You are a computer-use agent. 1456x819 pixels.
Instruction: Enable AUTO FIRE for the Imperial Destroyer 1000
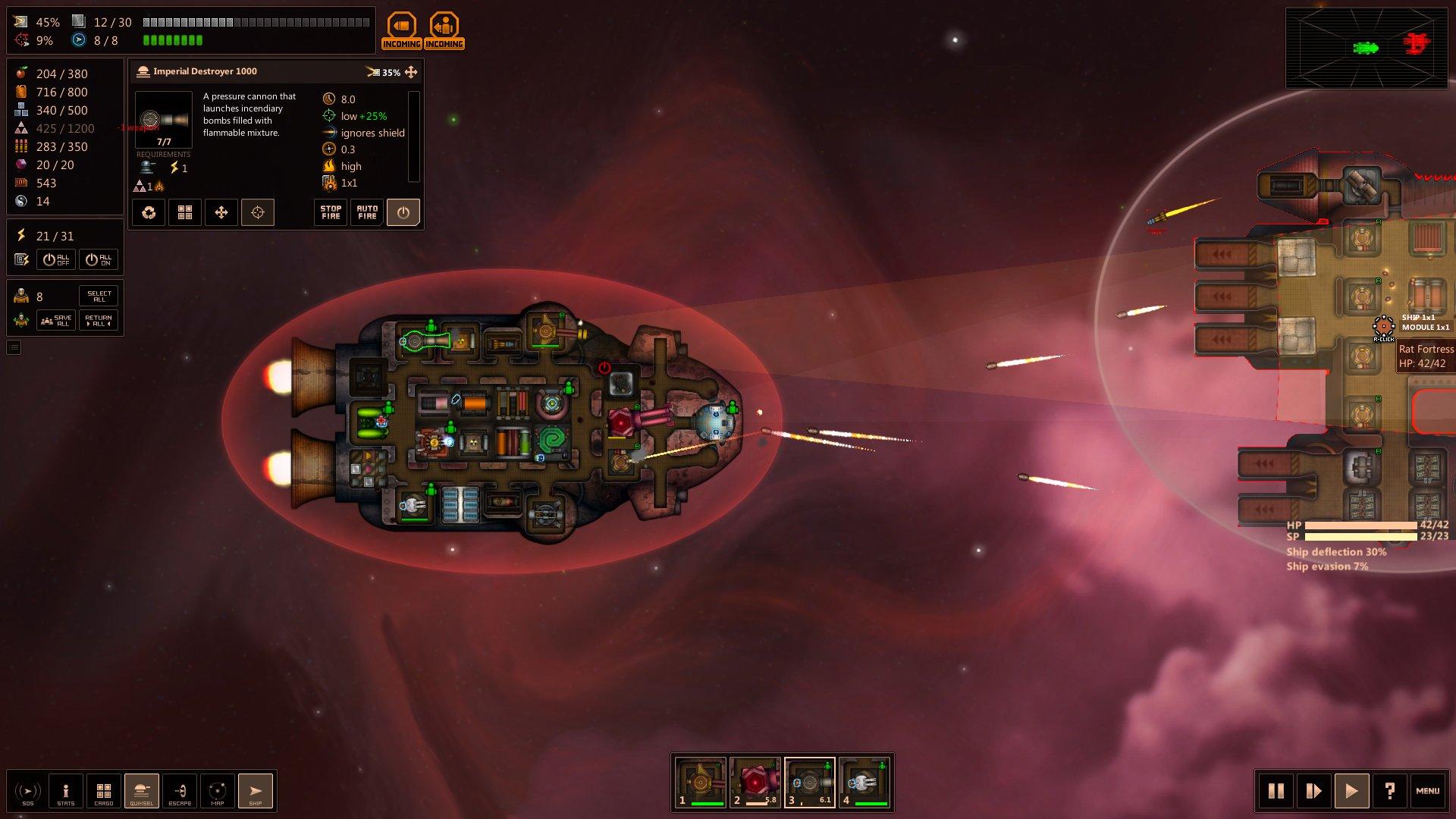[366, 212]
